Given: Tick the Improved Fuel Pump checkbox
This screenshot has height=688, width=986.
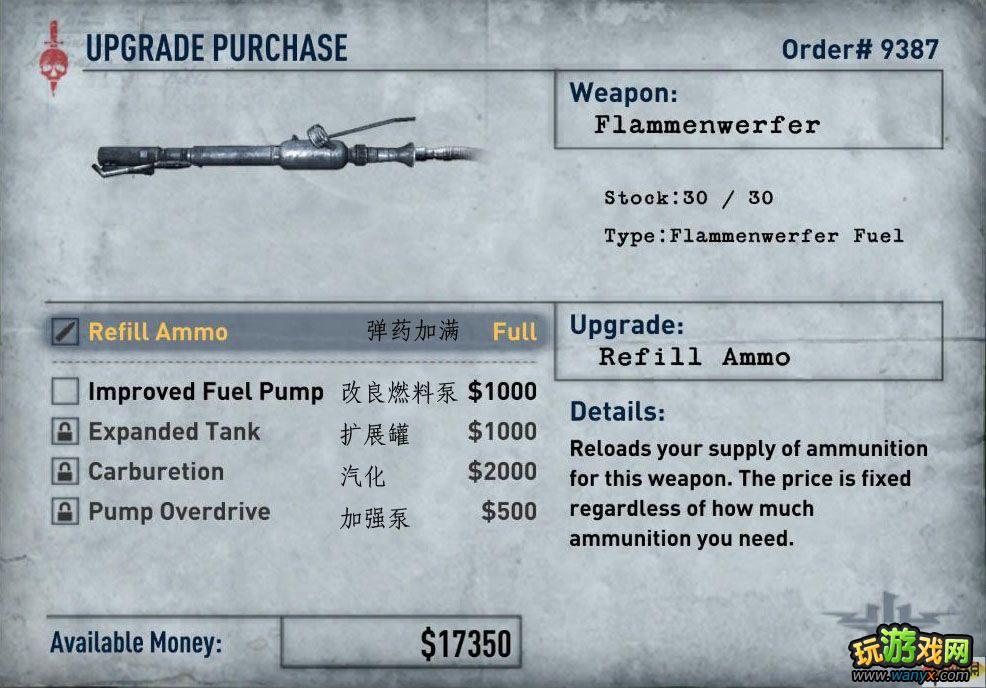Looking at the screenshot, I should (x=65, y=392).
